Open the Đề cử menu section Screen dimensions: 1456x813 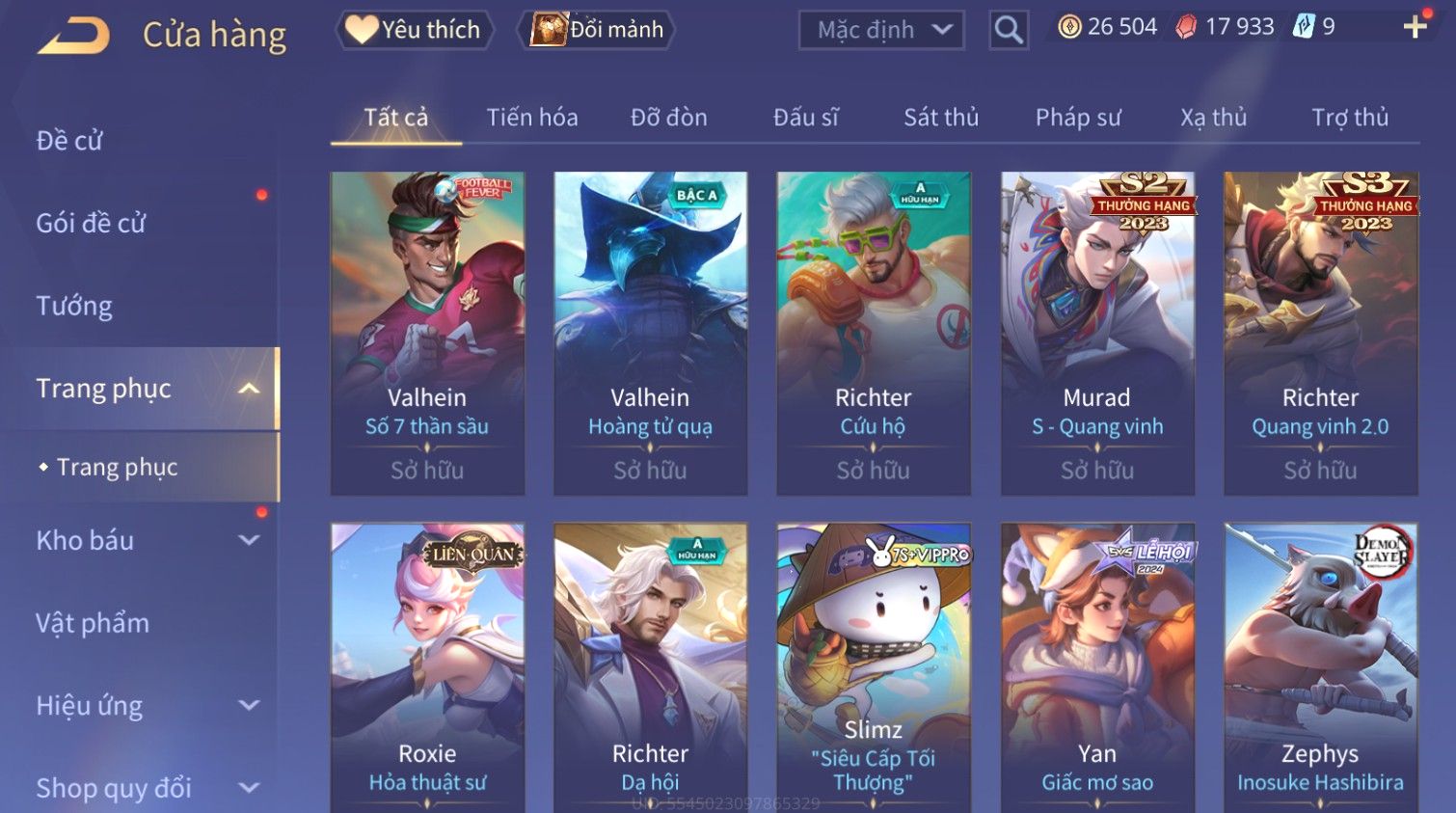coord(69,141)
